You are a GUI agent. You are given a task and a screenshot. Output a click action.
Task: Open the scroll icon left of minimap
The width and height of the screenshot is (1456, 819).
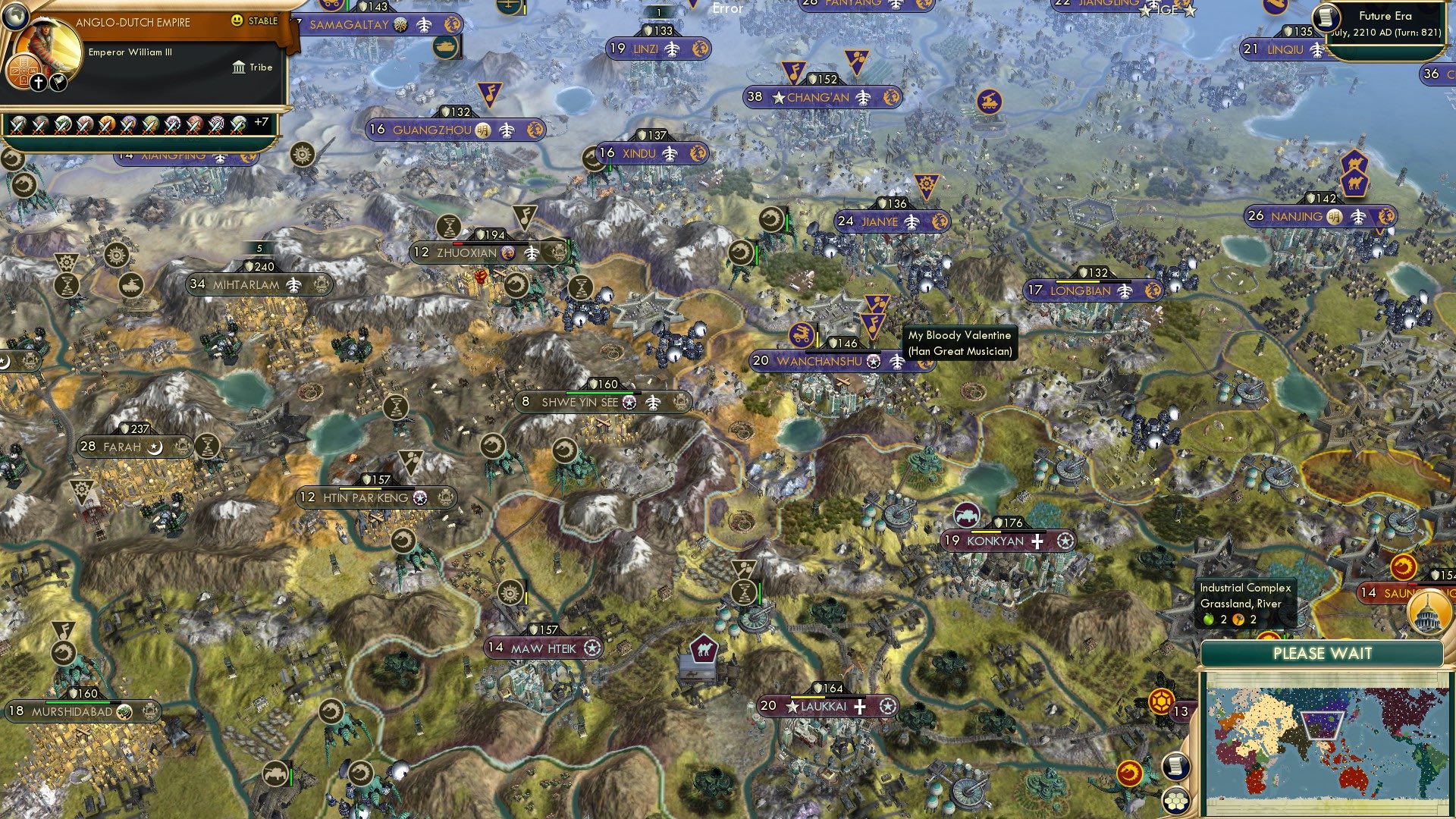(1174, 766)
